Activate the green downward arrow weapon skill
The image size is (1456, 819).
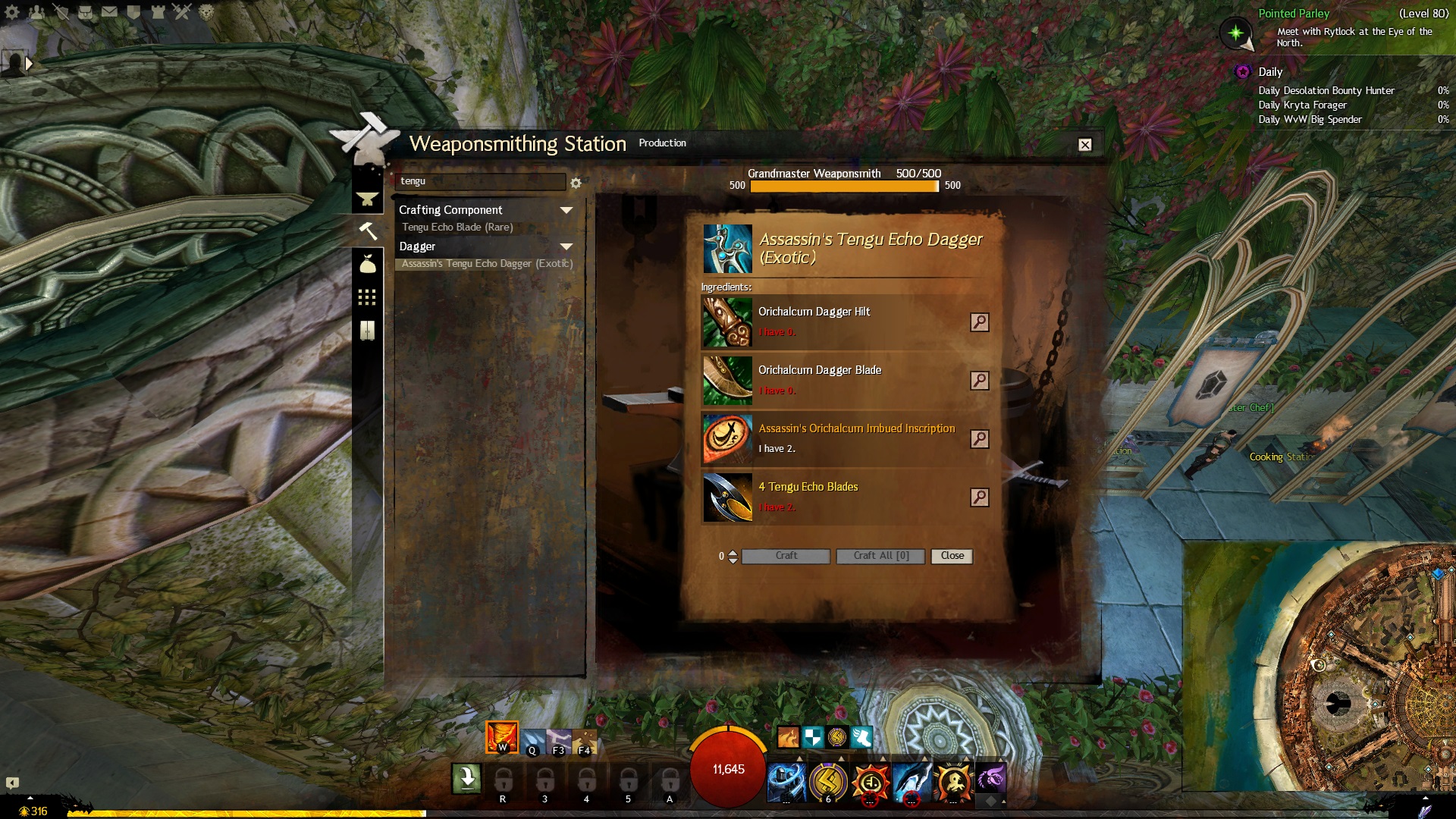(466, 778)
